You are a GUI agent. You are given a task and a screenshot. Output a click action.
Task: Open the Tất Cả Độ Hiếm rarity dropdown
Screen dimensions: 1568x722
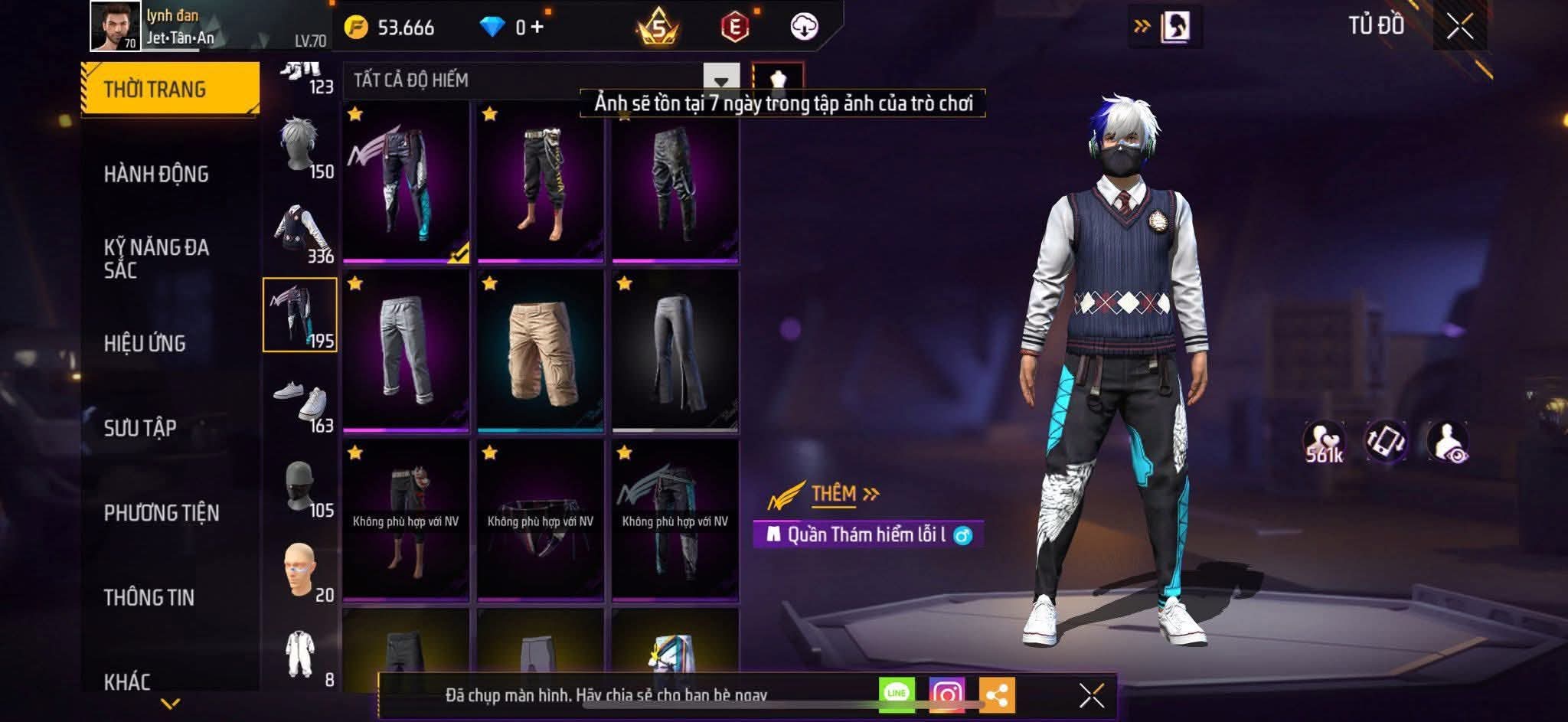click(720, 80)
